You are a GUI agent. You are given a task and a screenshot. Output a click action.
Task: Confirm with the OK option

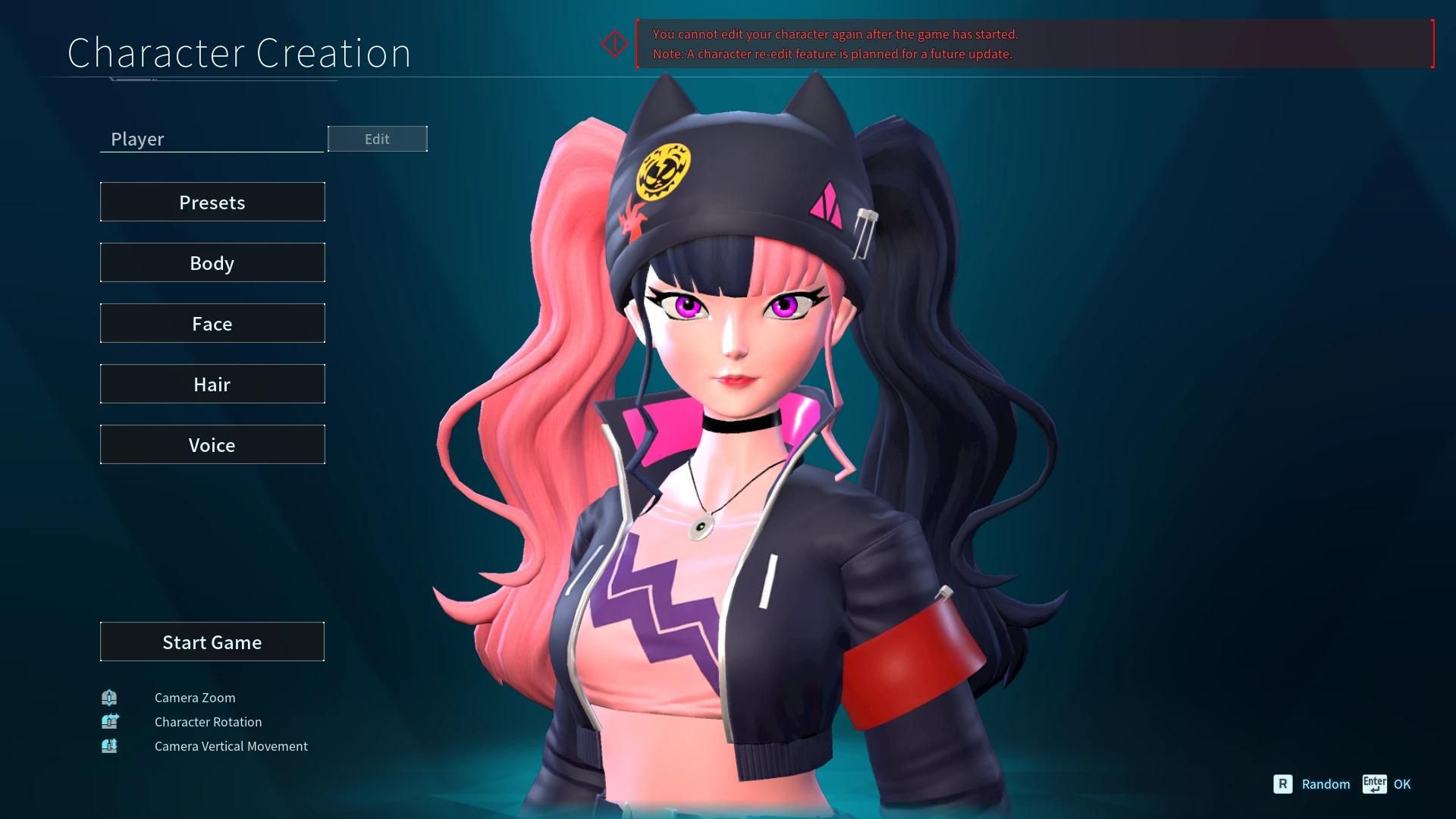[x=1401, y=784]
